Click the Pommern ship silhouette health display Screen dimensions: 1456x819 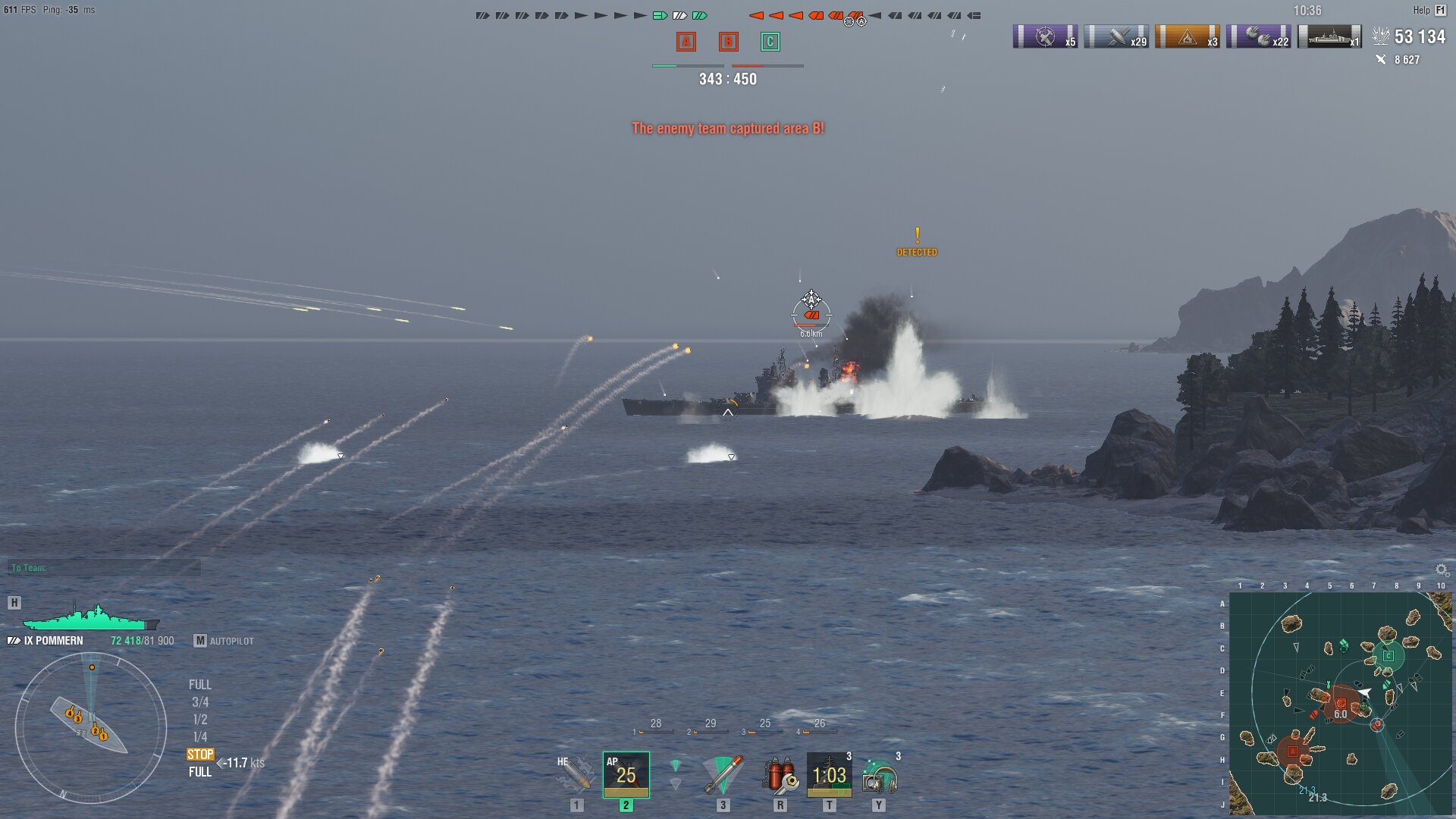[x=91, y=618]
